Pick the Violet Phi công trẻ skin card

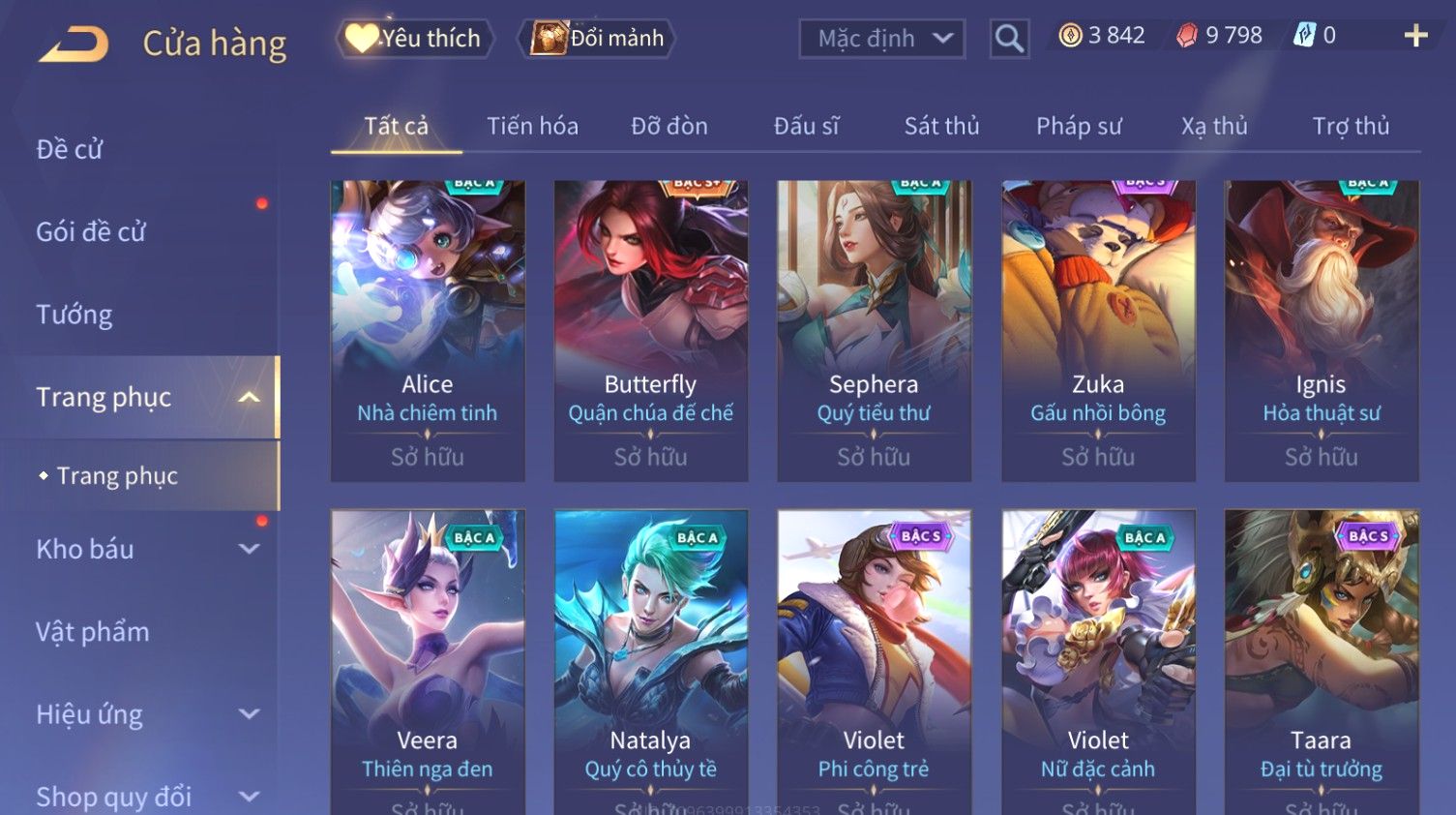[874, 658]
